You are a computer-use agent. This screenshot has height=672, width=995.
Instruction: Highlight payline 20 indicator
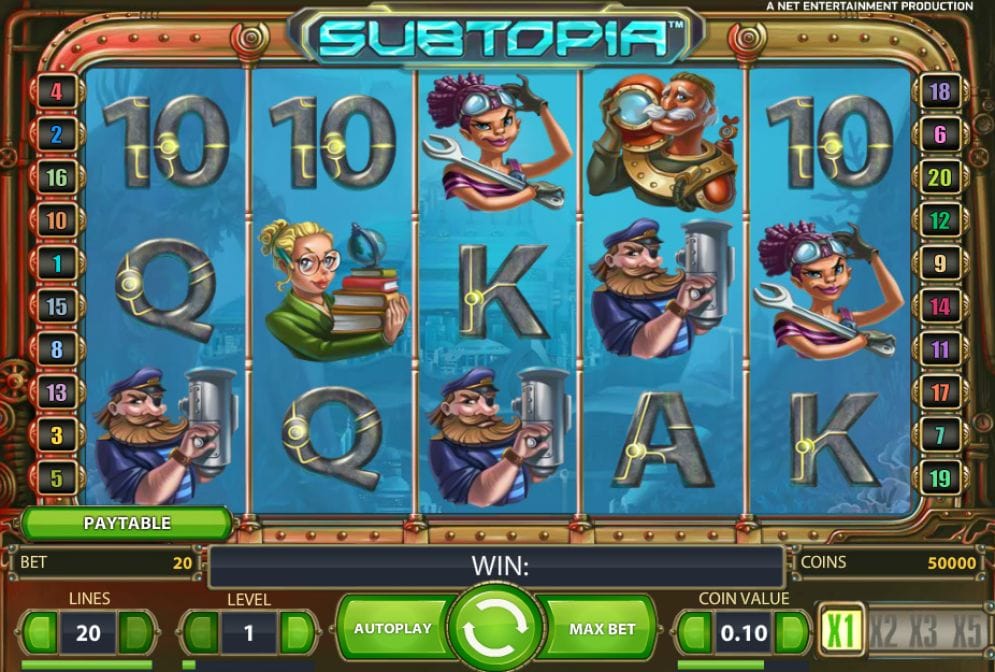coord(939,178)
